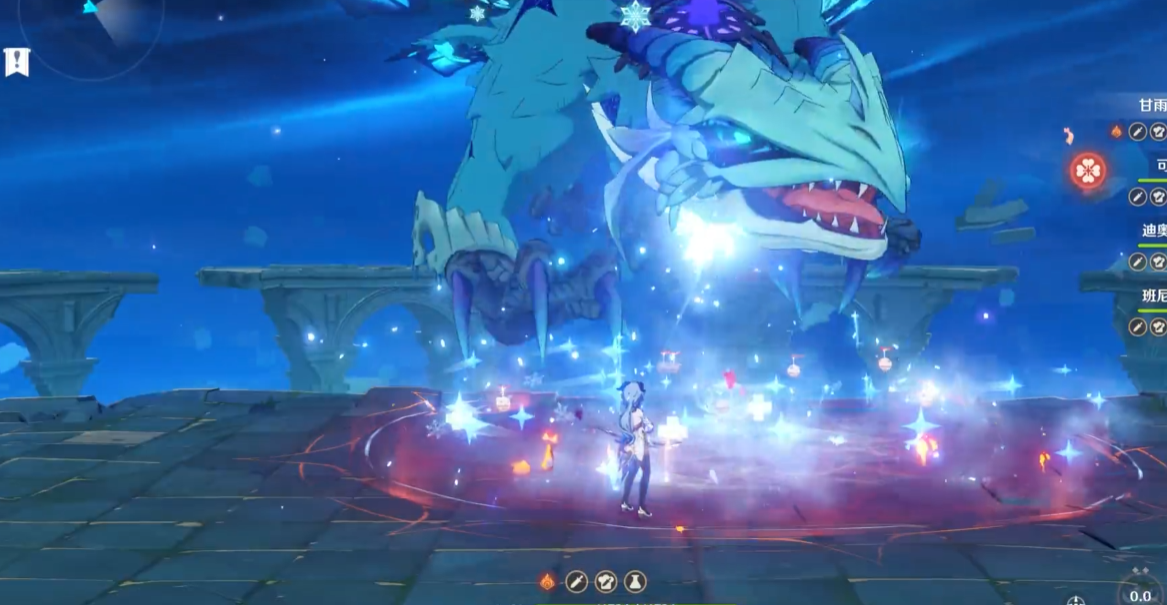This screenshot has height=605, width=1167.
Task: Switch to party member 迪奥娜
Action: pyautogui.click(x=1153, y=231)
